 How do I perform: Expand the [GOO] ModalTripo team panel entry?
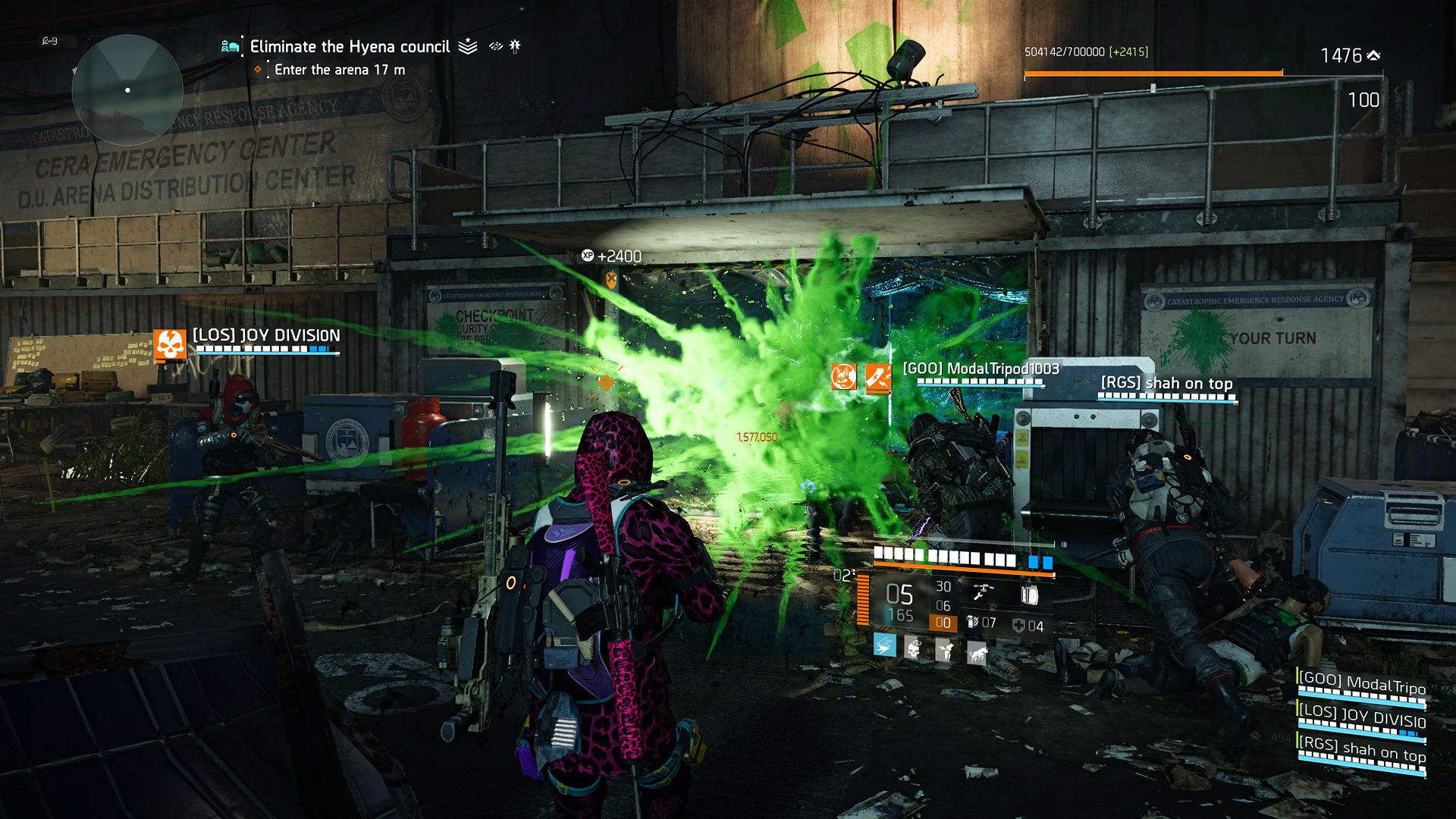pos(1361,681)
